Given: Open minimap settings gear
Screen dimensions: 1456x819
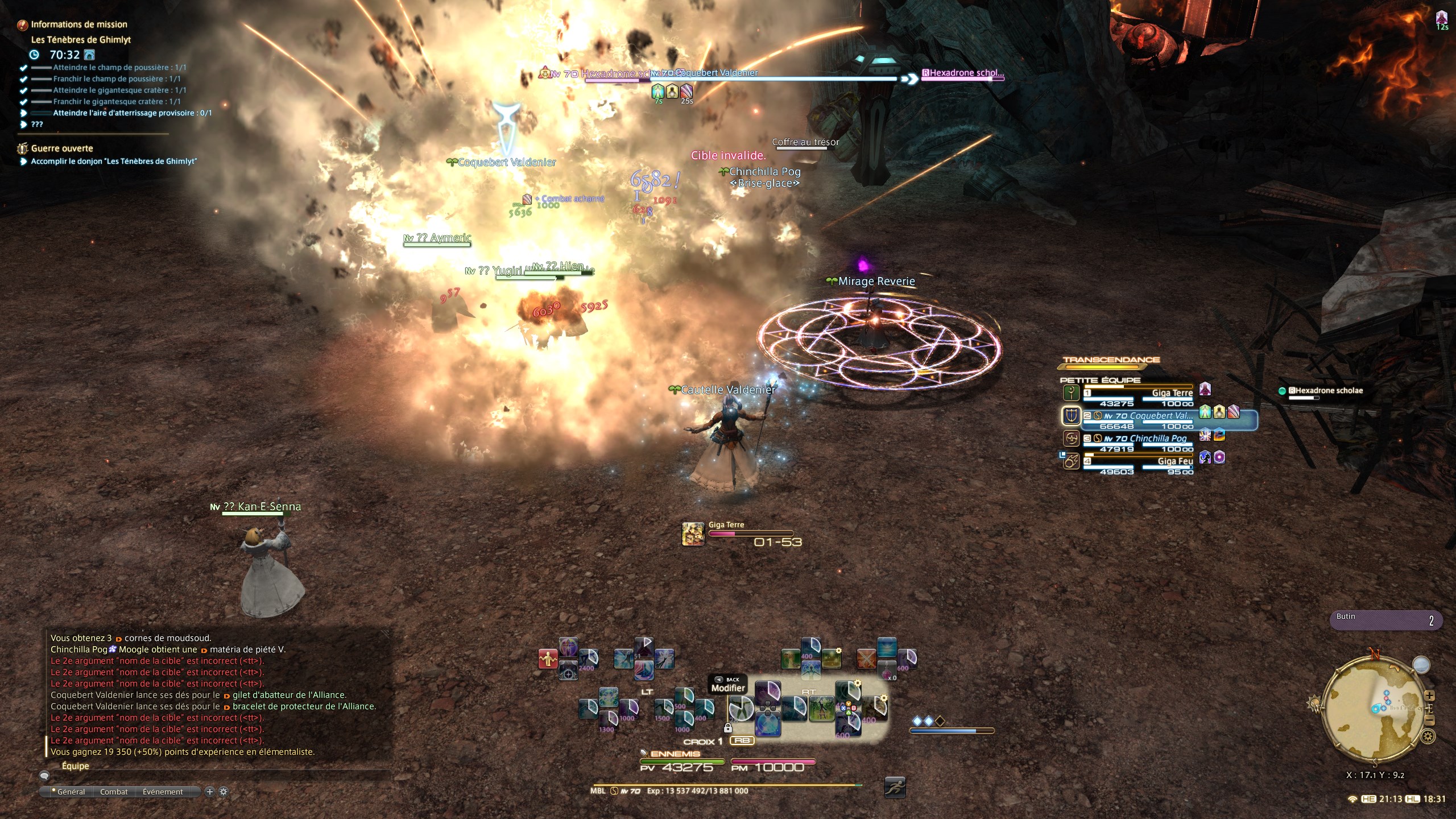Looking at the screenshot, I should click(1428, 737).
